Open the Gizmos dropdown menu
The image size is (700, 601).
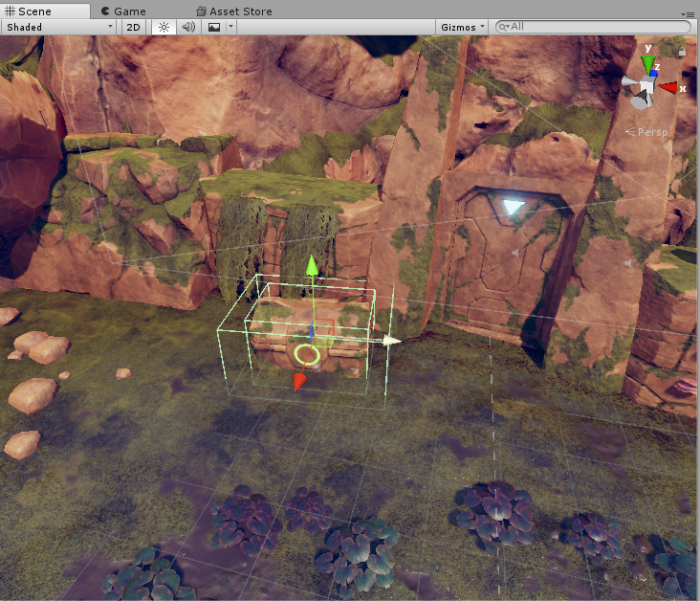point(464,27)
